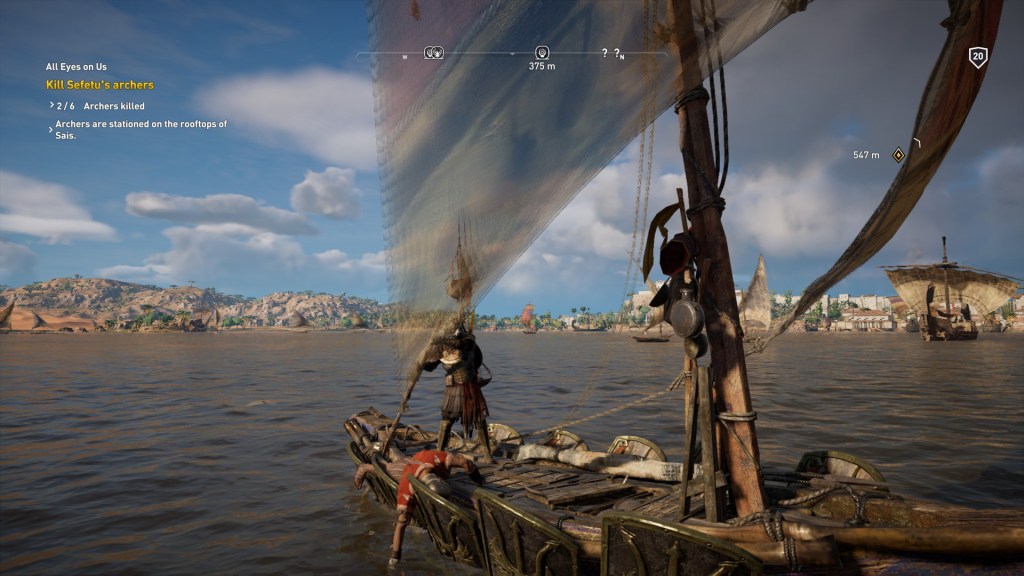Click the first question mark on compass
The height and width of the screenshot is (576, 1024).
click(604, 53)
